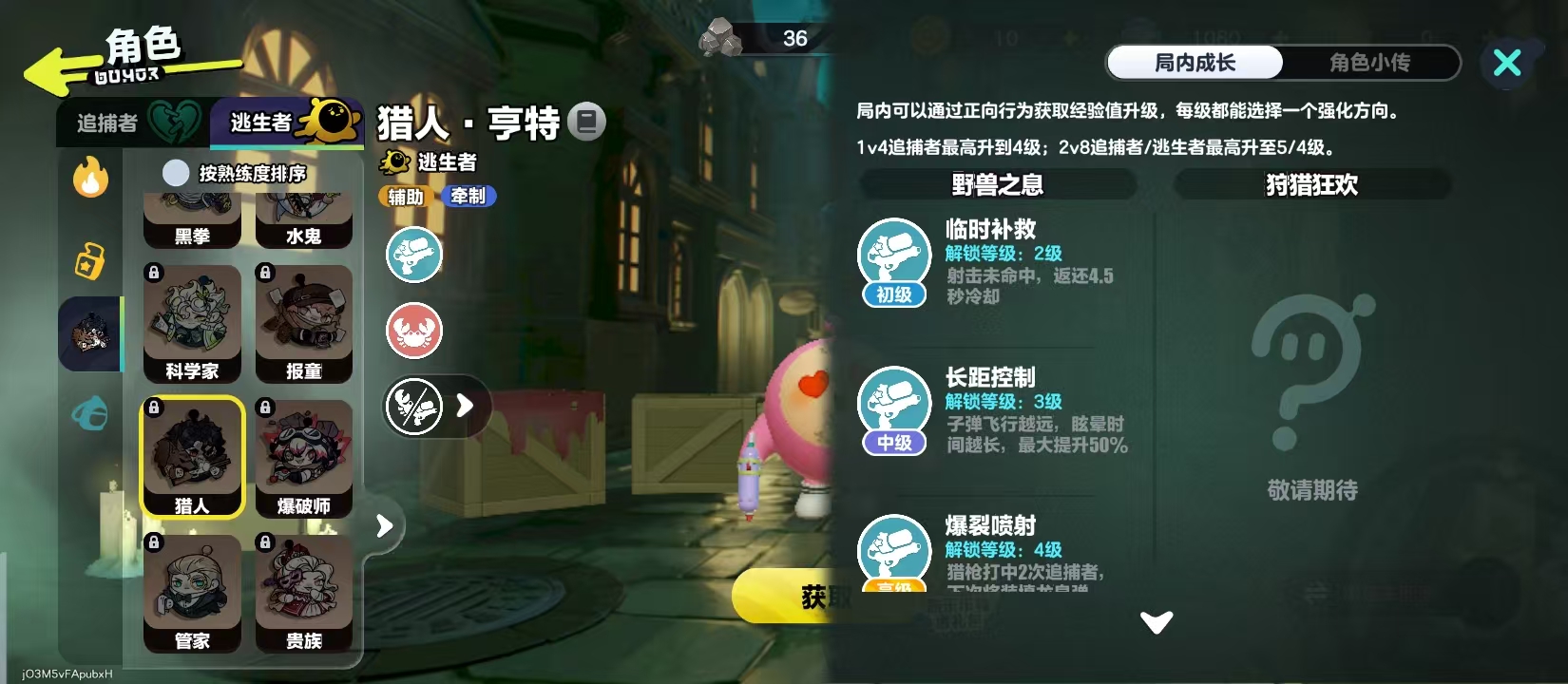Switch to the 追捕者 tab
Screen dimensions: 1568x684
tap(105, 122)
